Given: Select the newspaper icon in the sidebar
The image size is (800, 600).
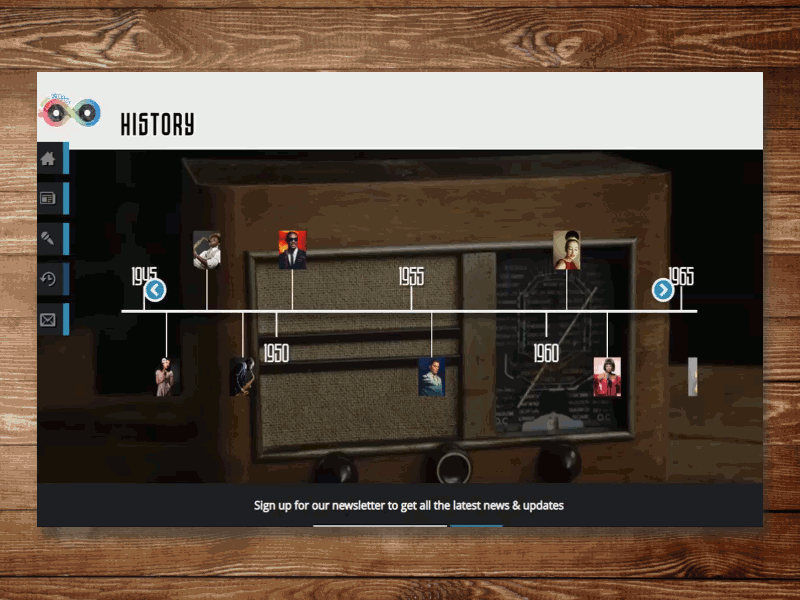Looking at the screenshot, I should pyautogui.click(x=48, y=199).
